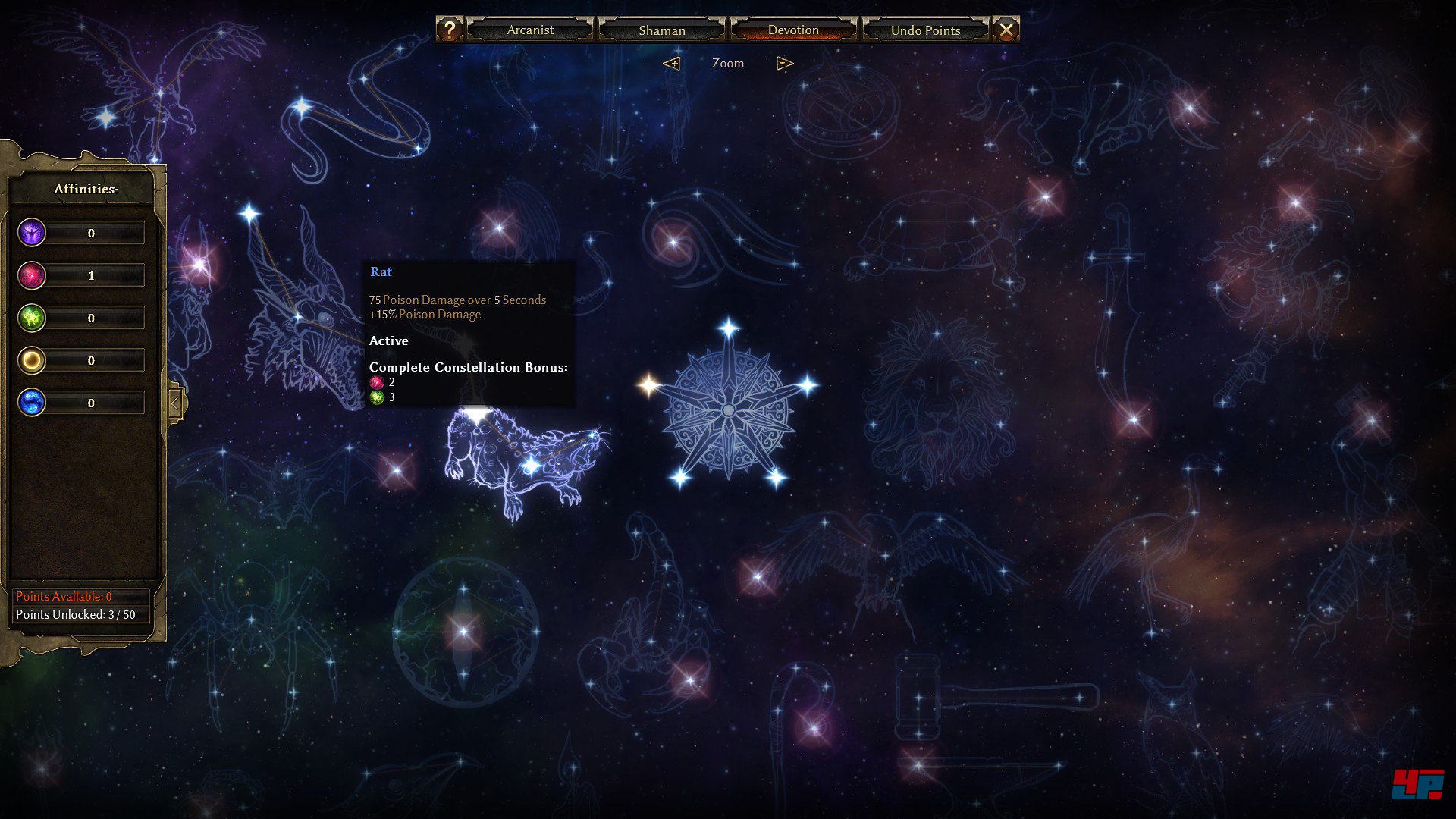Click the left zoom arrow
This screenshot has width=1456, height=819.
[x=671, y=64]
